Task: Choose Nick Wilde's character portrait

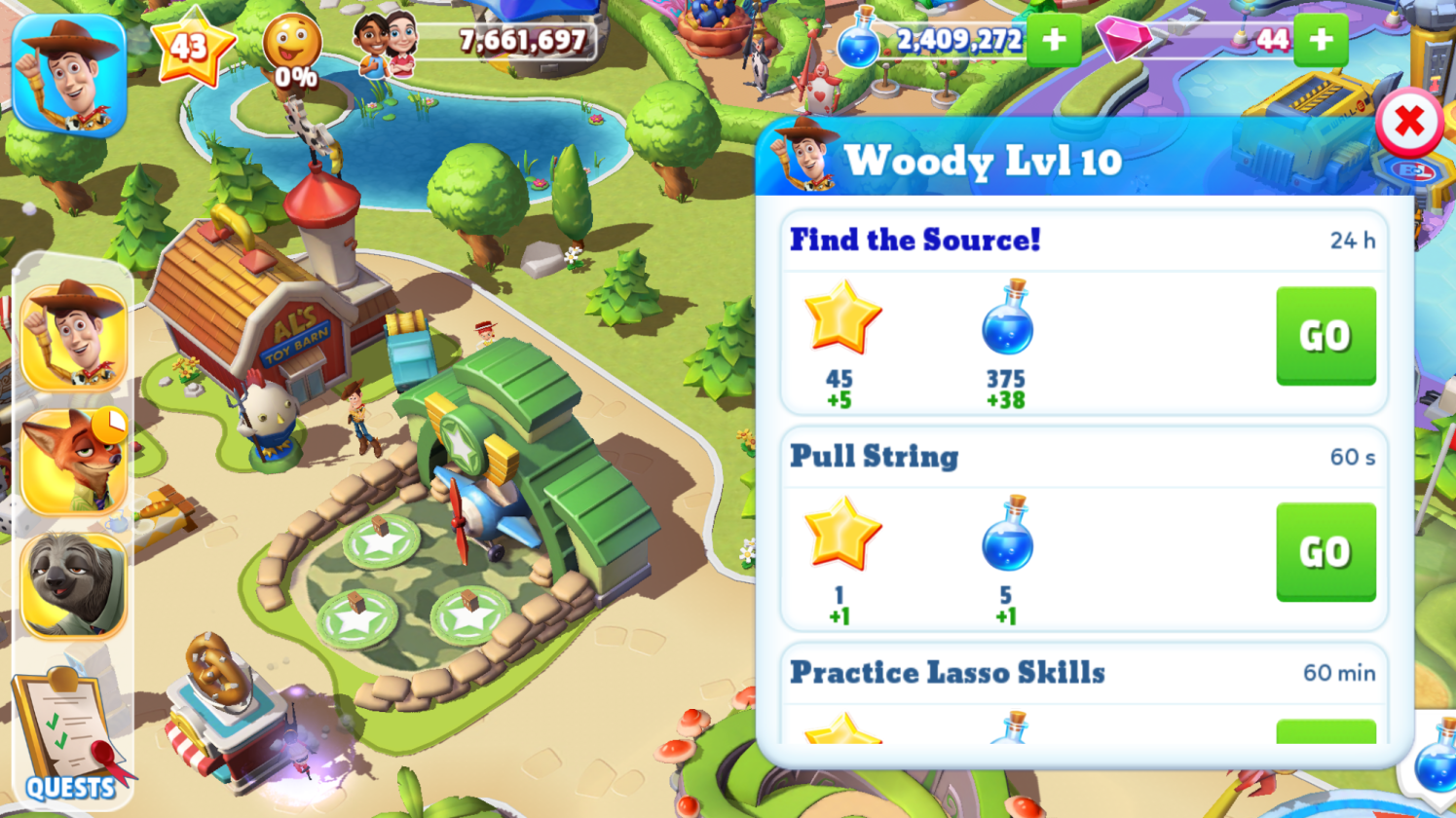Action: click(x=74, y=461)
